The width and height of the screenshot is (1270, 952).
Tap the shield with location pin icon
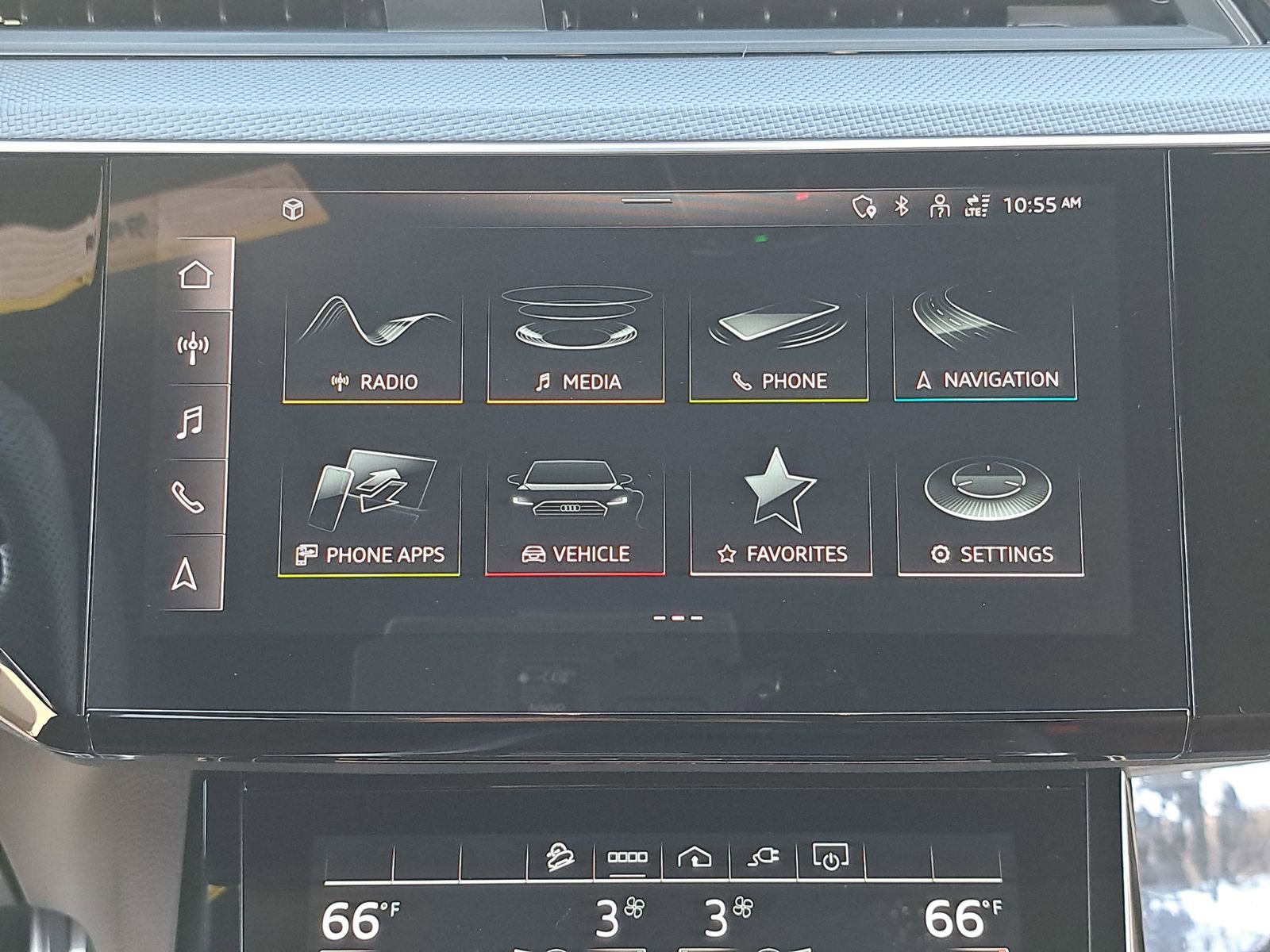click(x=864, y=208)
